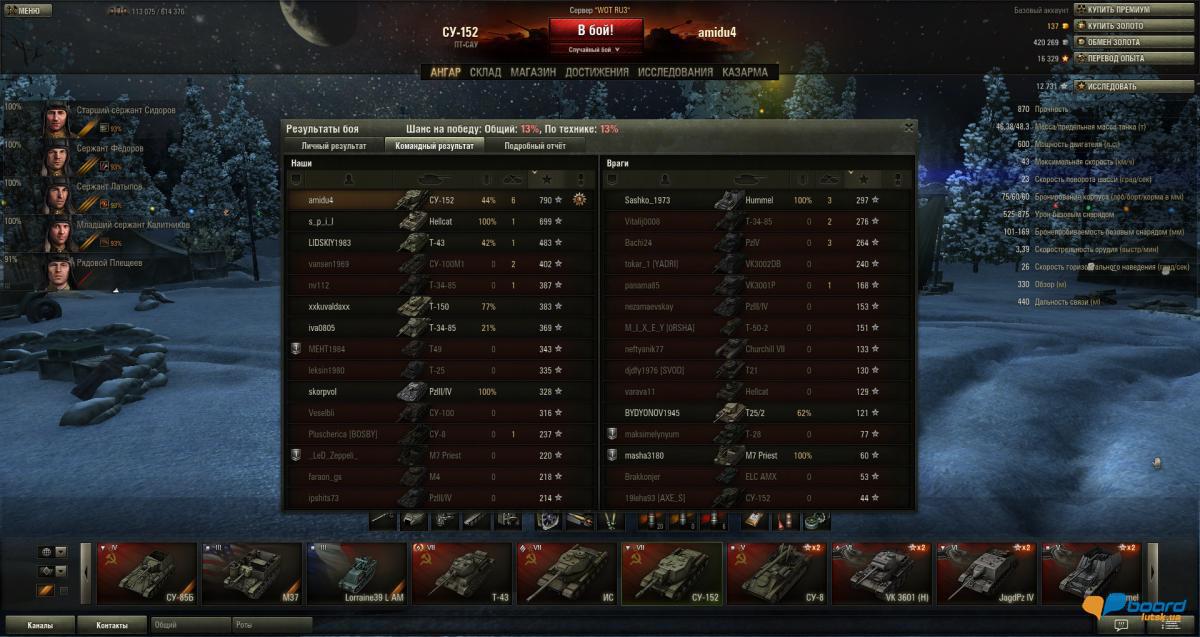Image resolution: width=1200 pixels, height=637 pixels.
Task: Close the battle results window
Action: (x=908, y=127)
